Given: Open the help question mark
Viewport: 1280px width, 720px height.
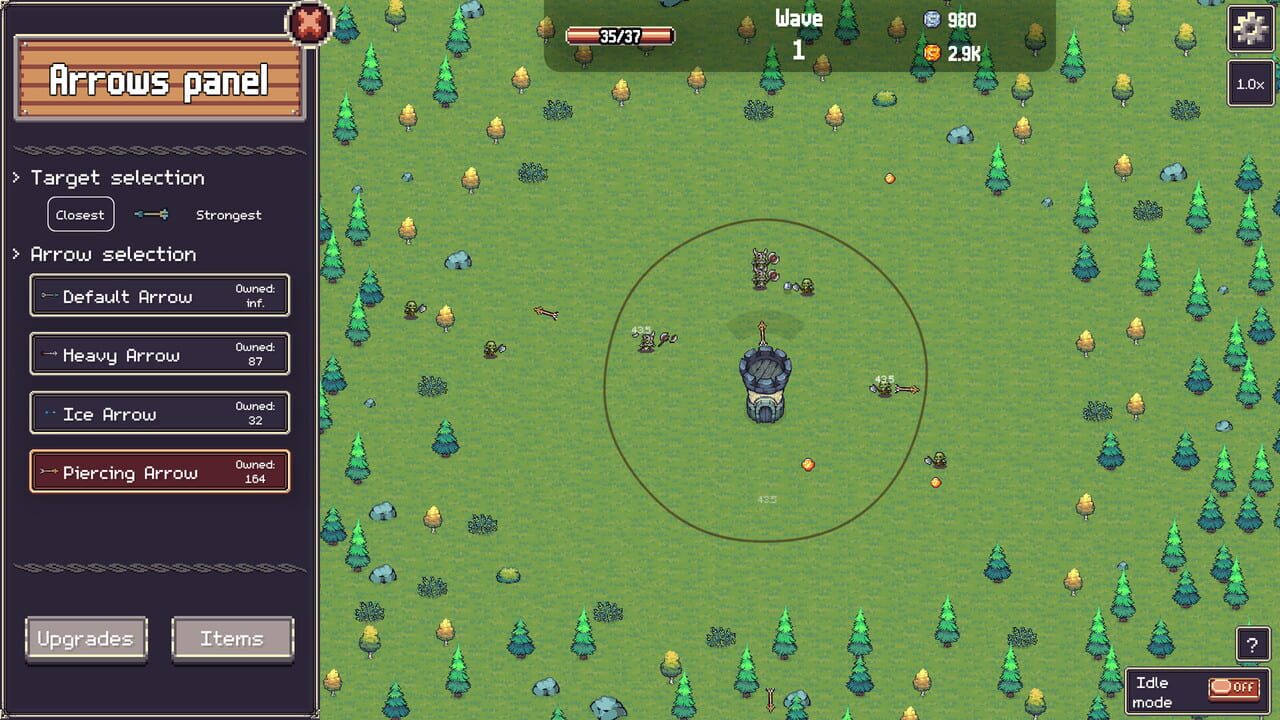Looking at the screenshot, I should (1254, 645).
